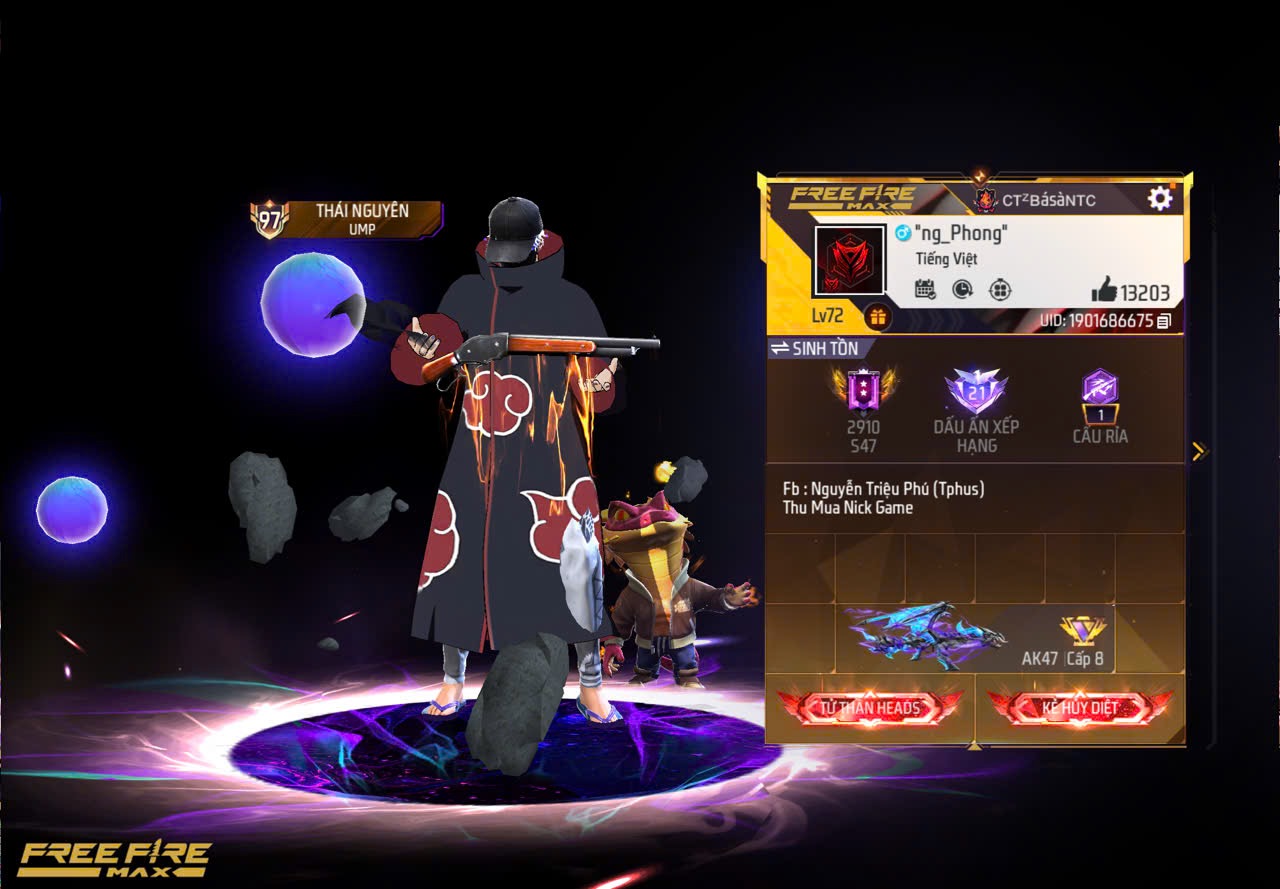Switch mode using the Sinh Tồn toggle
The height and width of the screenshot is (889, 1280).
click(815, 348)
